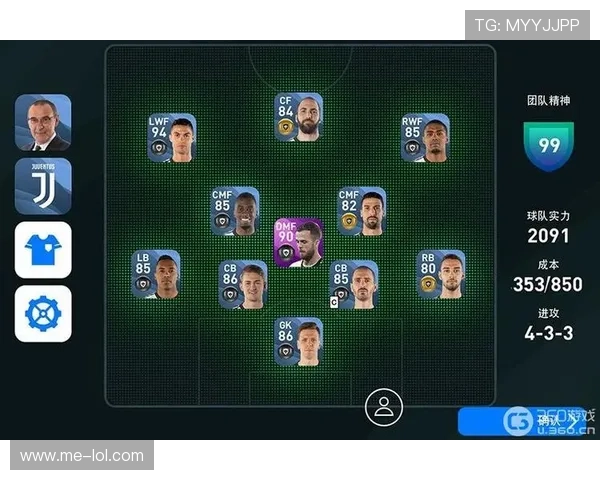
Task: Select the GK 86 goalkeeper card
Action: (x=298, y=342)
